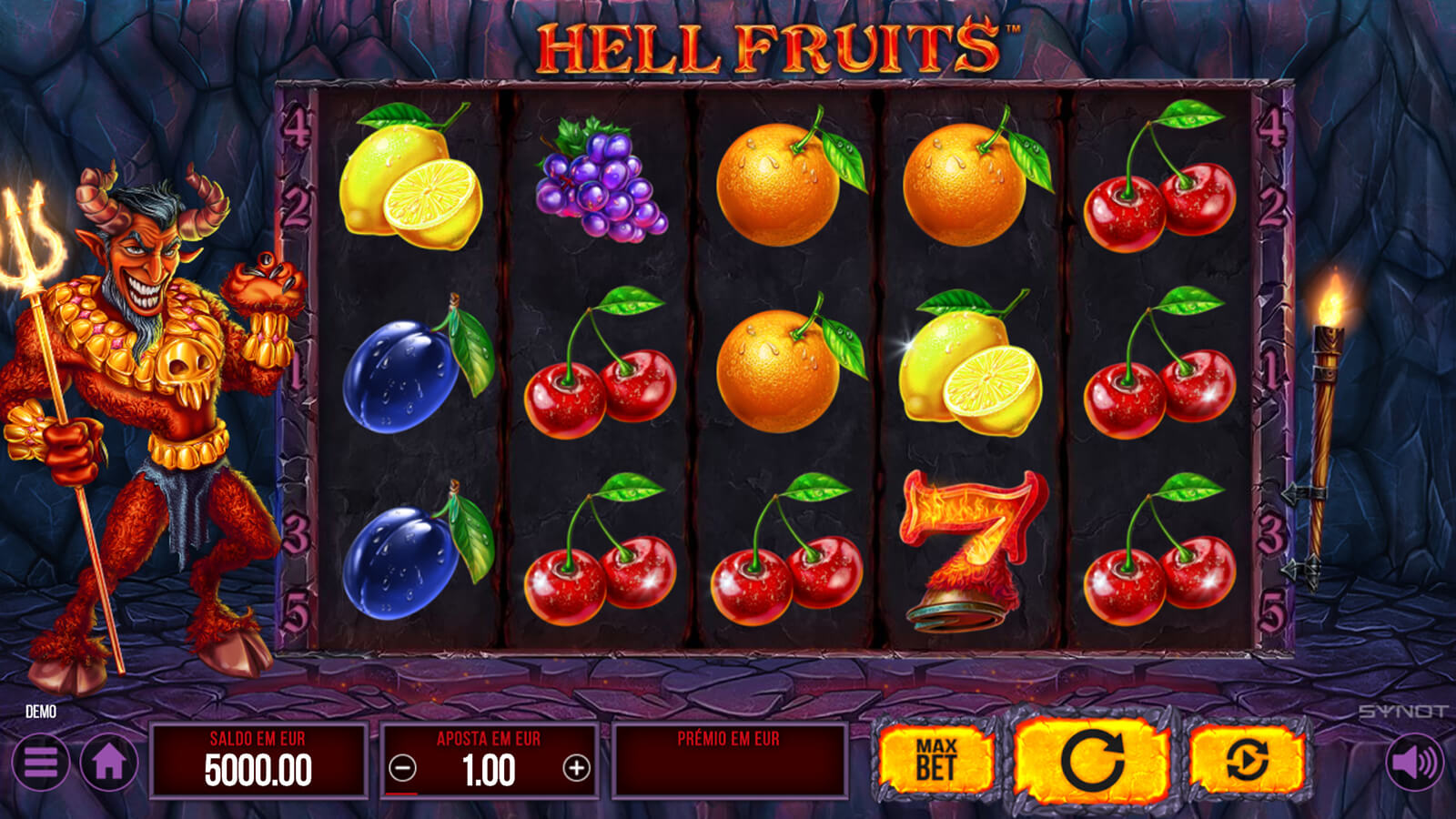
Task: Spin the reels
Action: [1090, 760]
